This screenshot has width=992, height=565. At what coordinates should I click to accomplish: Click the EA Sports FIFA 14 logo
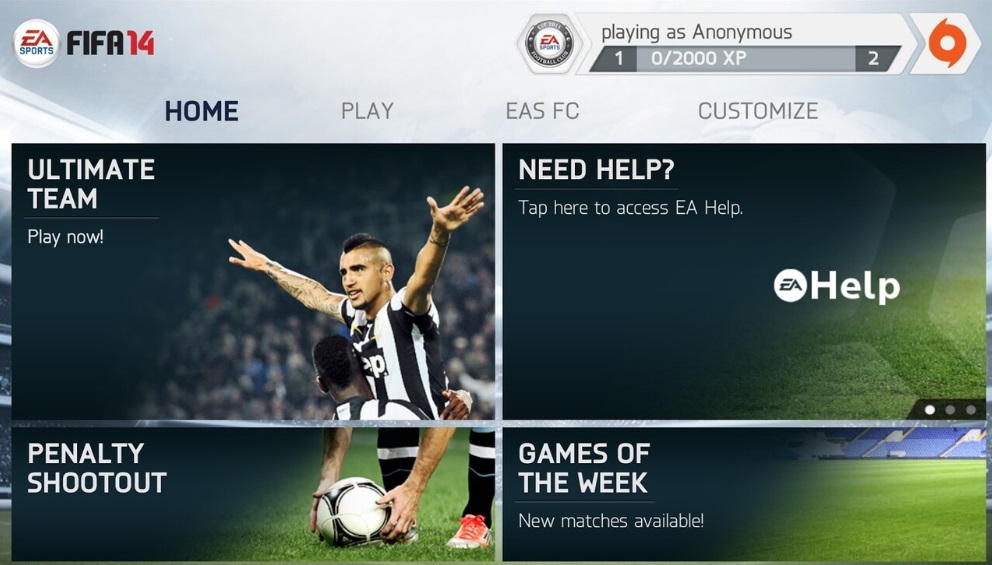(x=84, y=44)
